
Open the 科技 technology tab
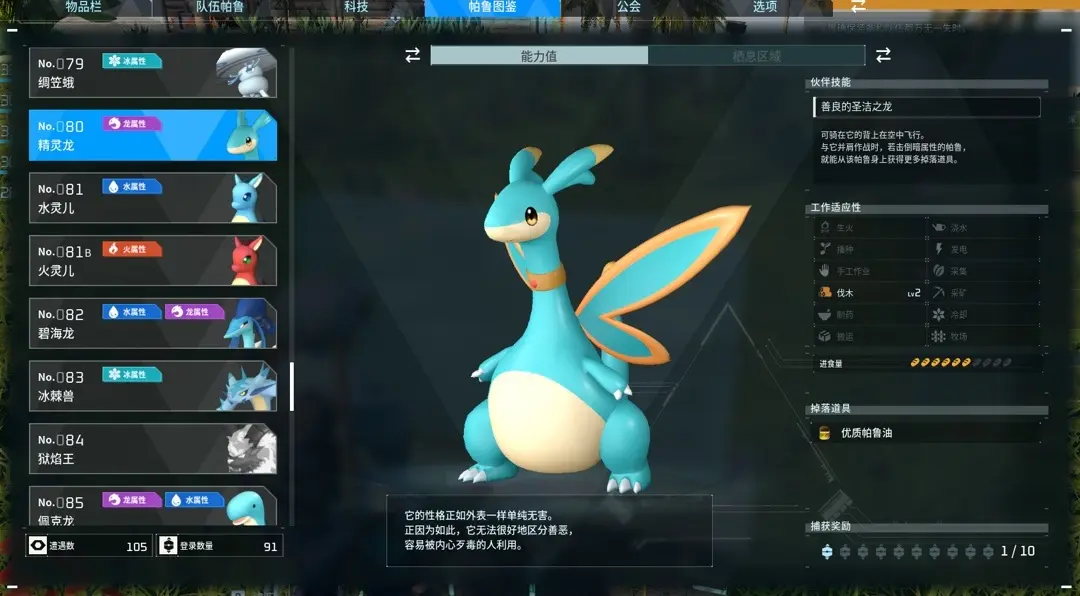(x=356, y=7)
